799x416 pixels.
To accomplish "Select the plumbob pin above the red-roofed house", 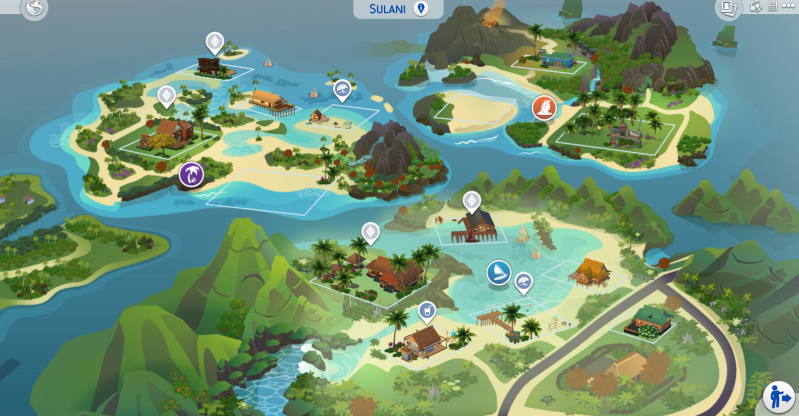I will pos(166,96).
